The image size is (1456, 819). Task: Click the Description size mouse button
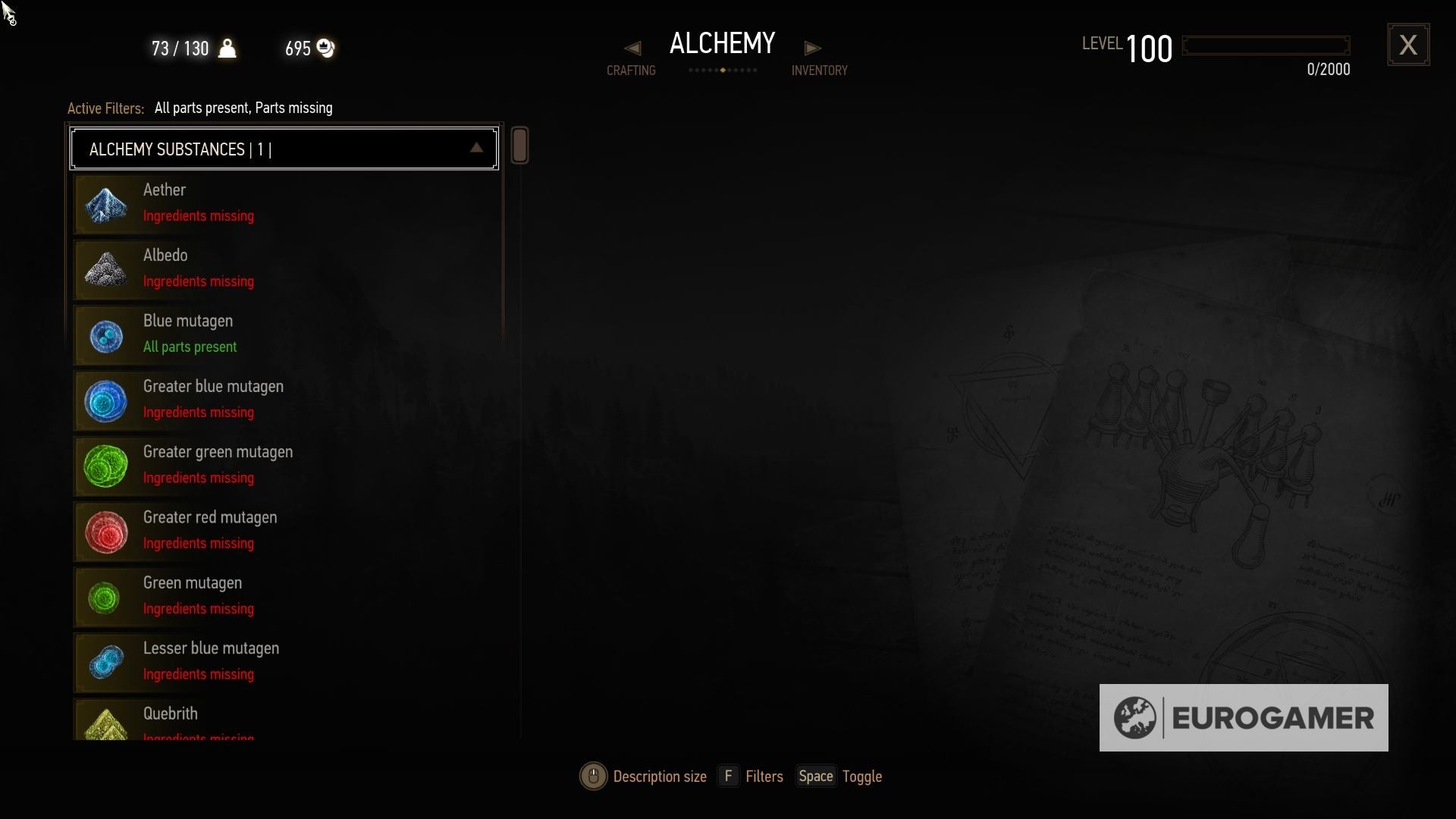pos(593,776)
